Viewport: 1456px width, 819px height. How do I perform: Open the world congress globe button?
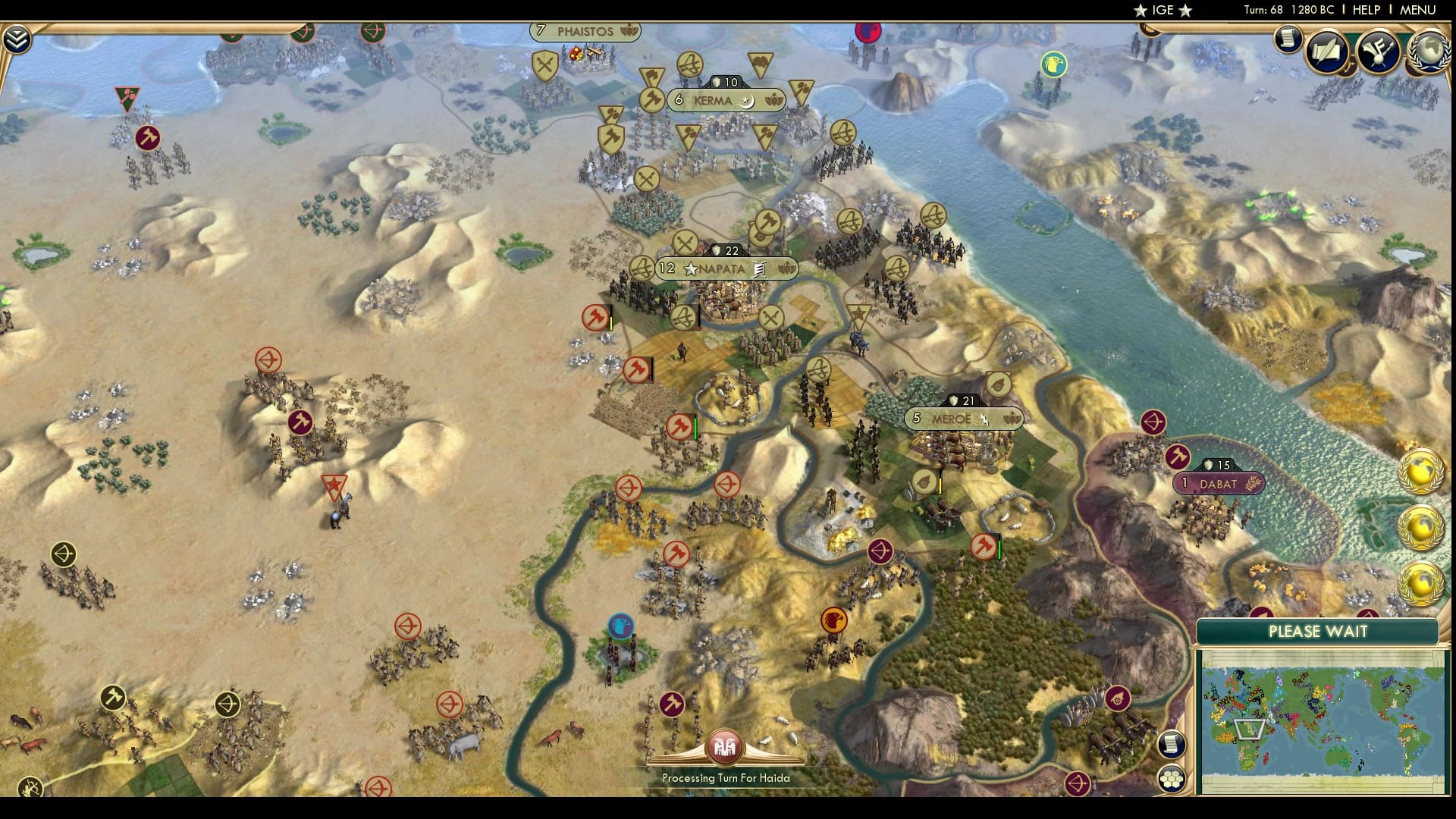[x=1429, y=52]
